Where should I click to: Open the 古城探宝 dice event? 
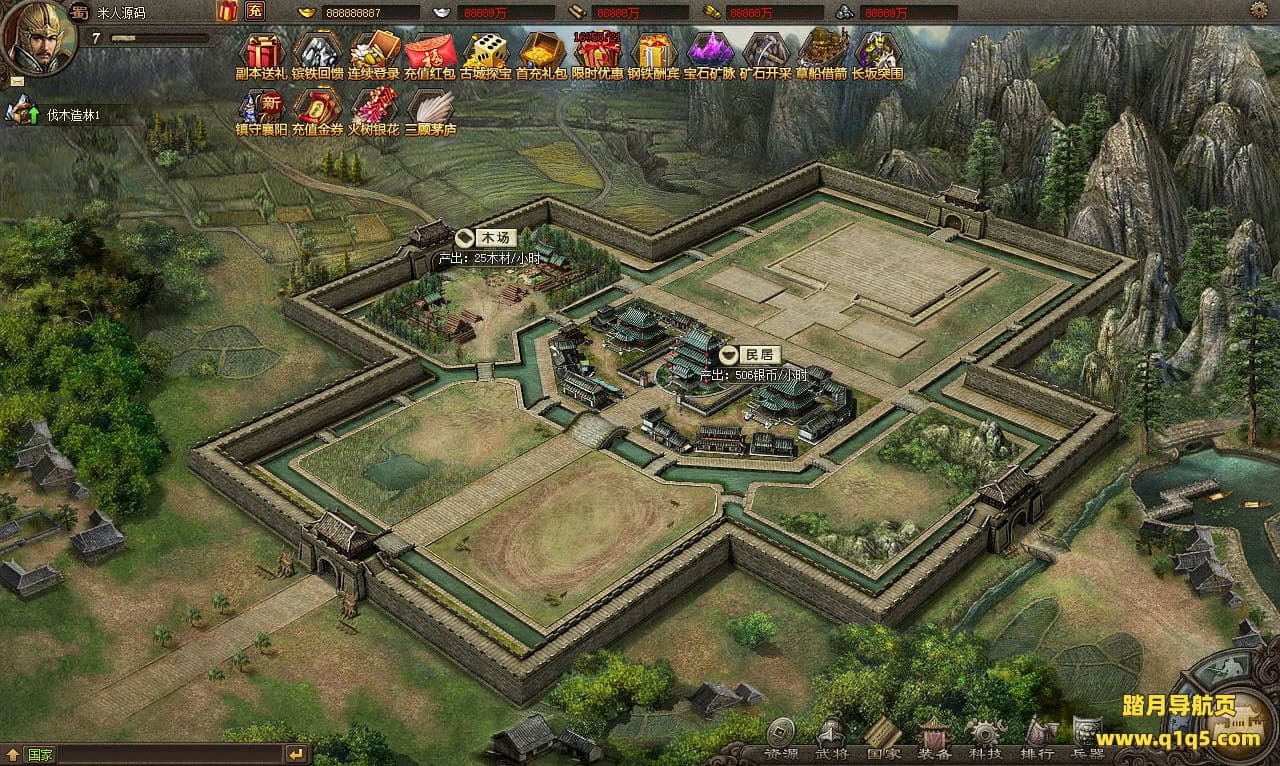pos(485,54)
